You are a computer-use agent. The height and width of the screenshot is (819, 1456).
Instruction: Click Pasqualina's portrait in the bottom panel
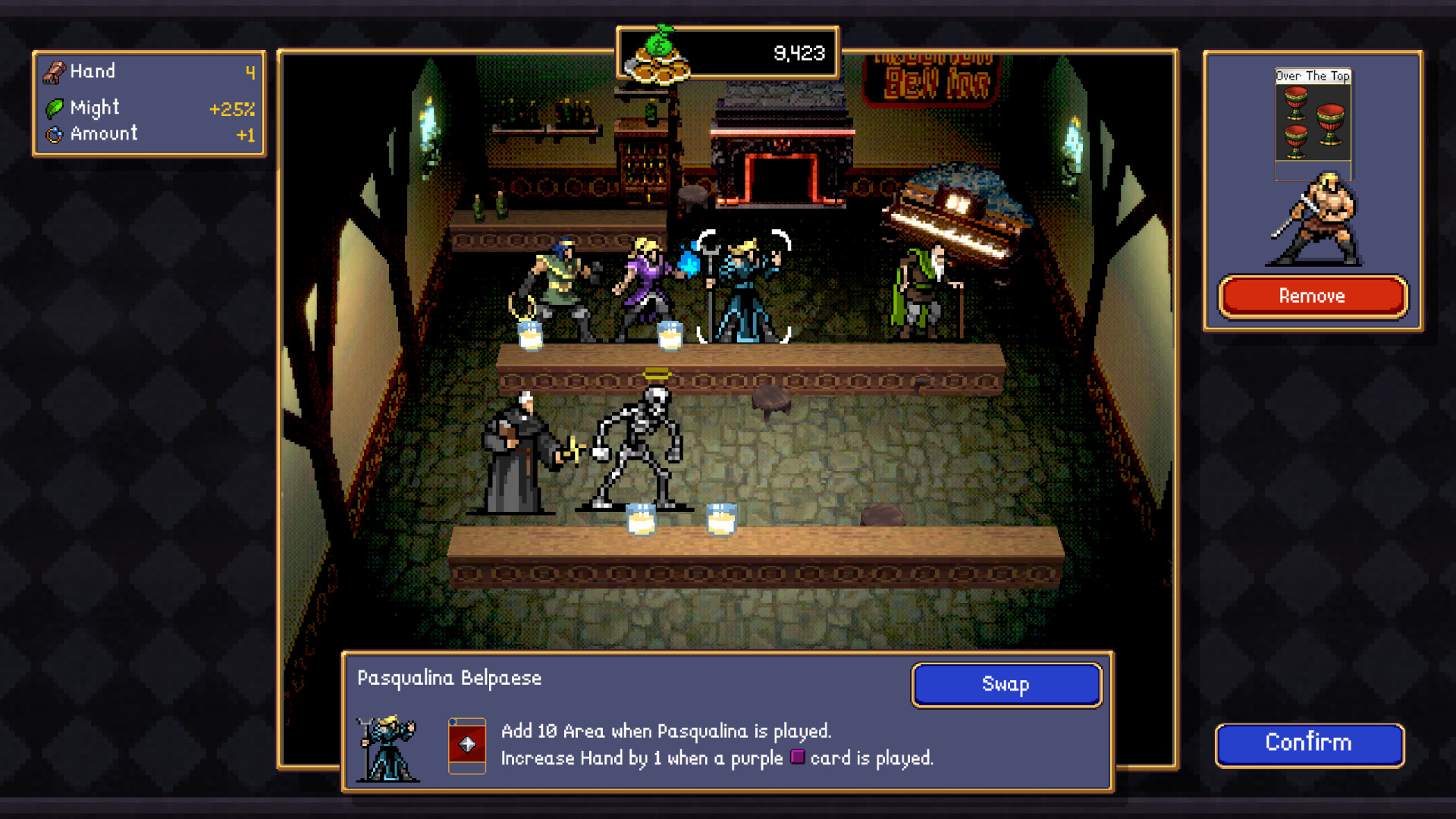388,748
